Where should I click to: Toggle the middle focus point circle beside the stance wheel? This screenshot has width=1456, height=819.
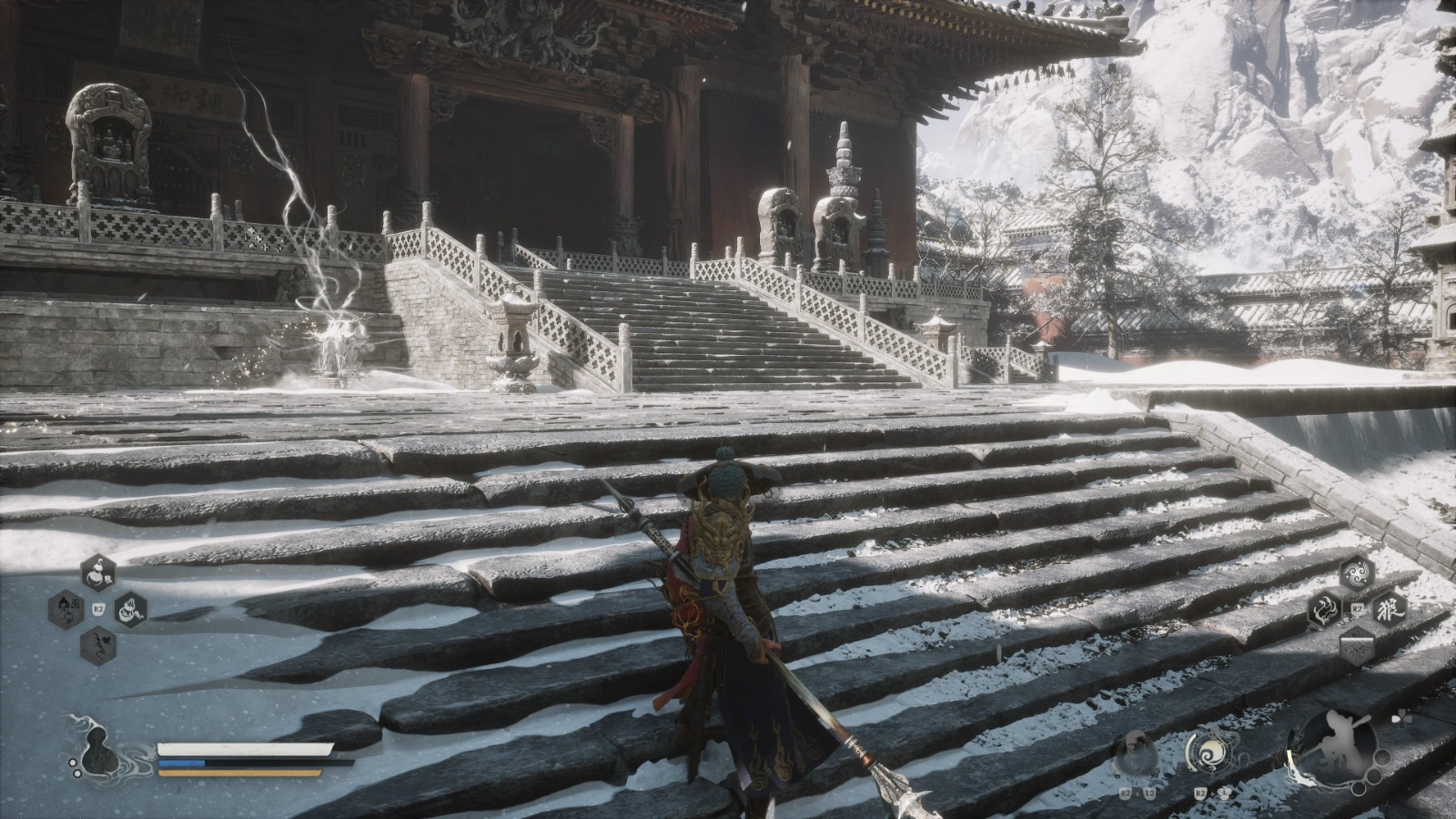[x=1375, y=776]
